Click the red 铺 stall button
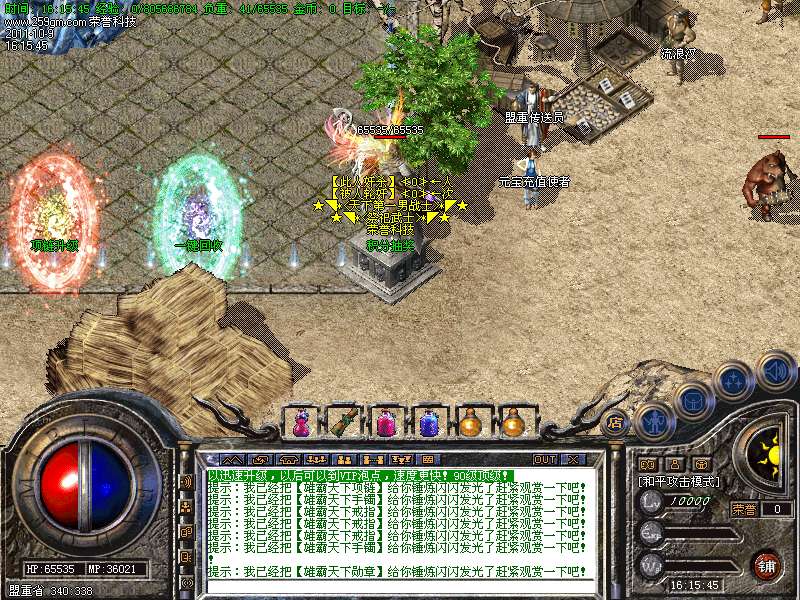The image size is (800, 600). pyautogui.click(x=767, y=565)
